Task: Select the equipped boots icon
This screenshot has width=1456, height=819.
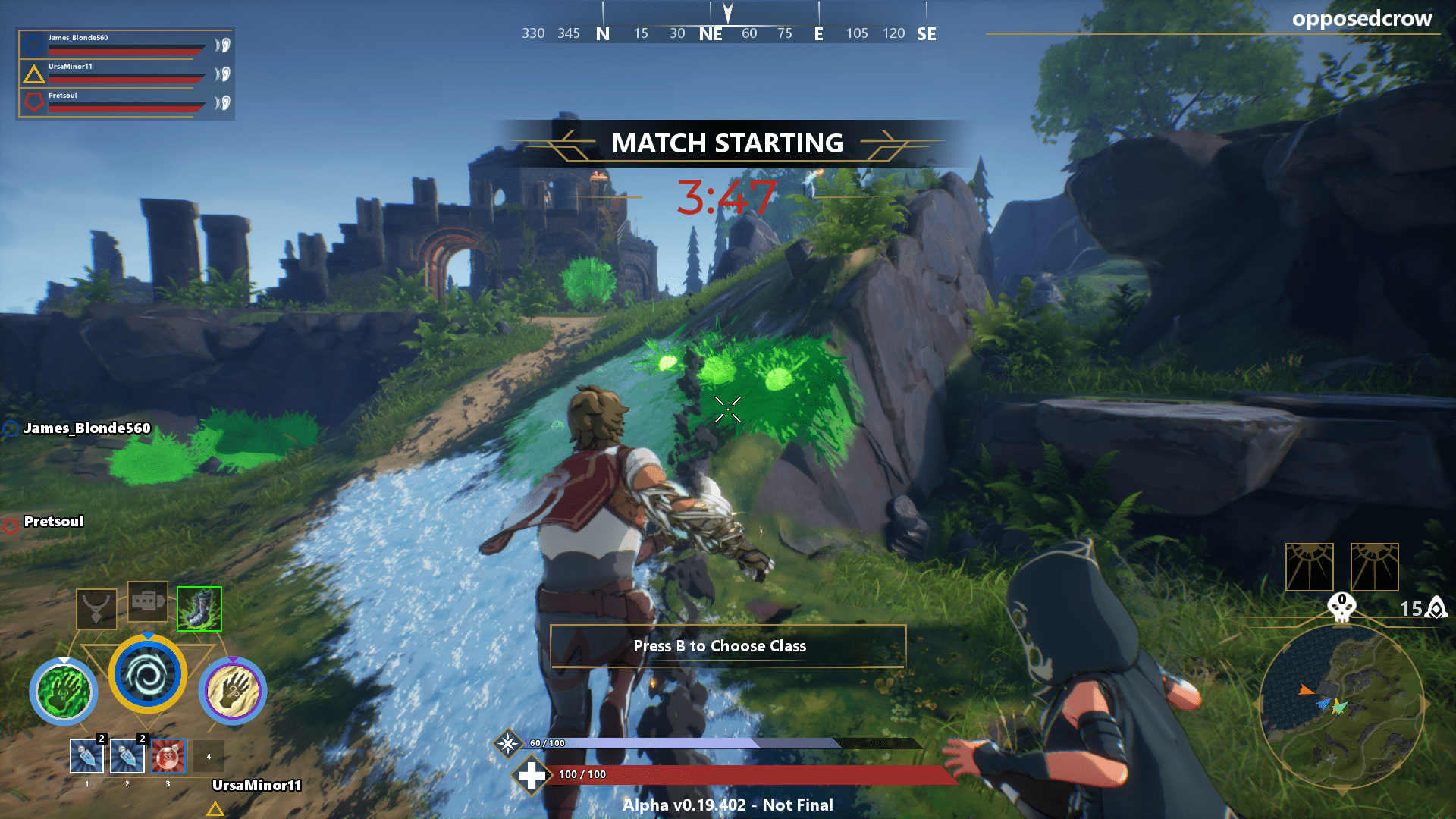Action: click(x=199, y=607)
